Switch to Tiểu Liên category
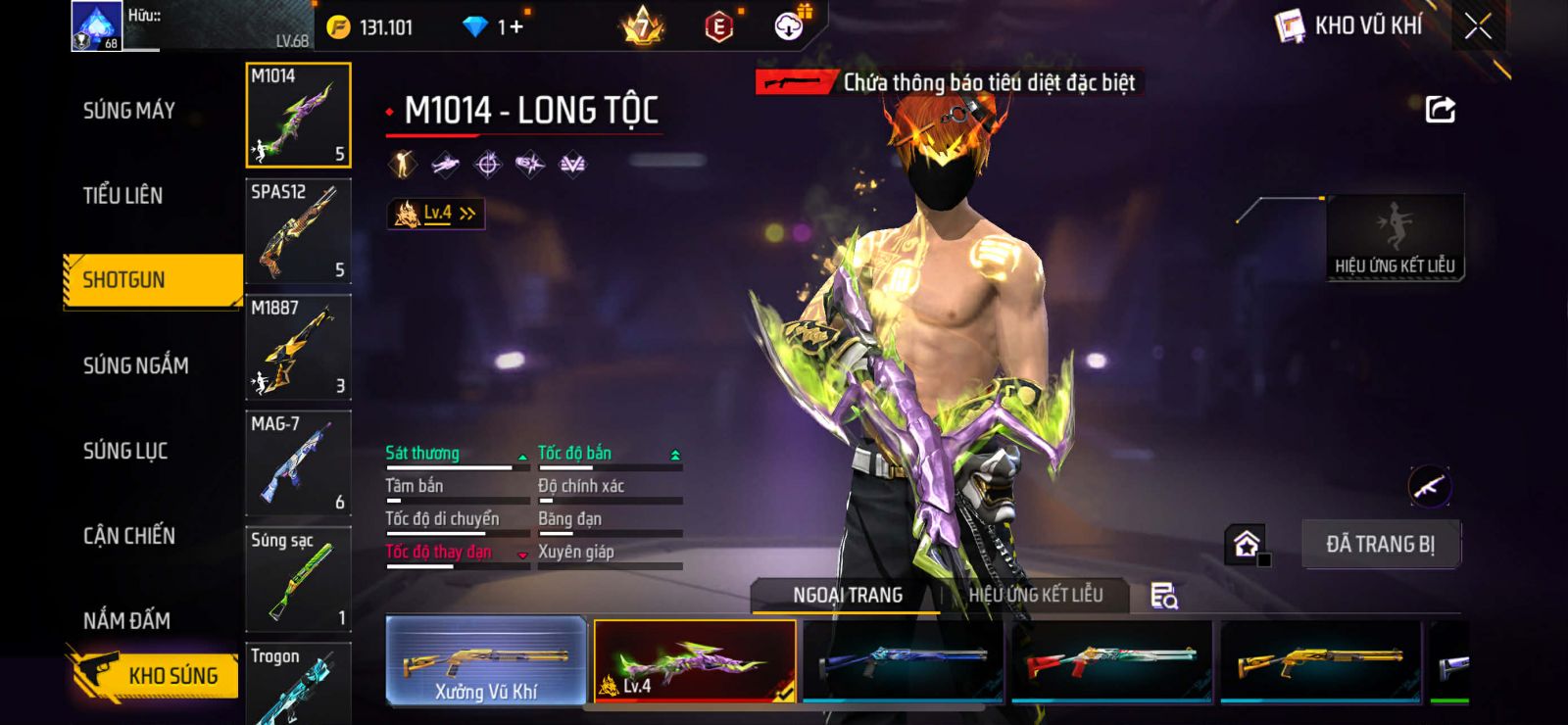The height and width of the screenshot is (725, 1568). point(122,196)
